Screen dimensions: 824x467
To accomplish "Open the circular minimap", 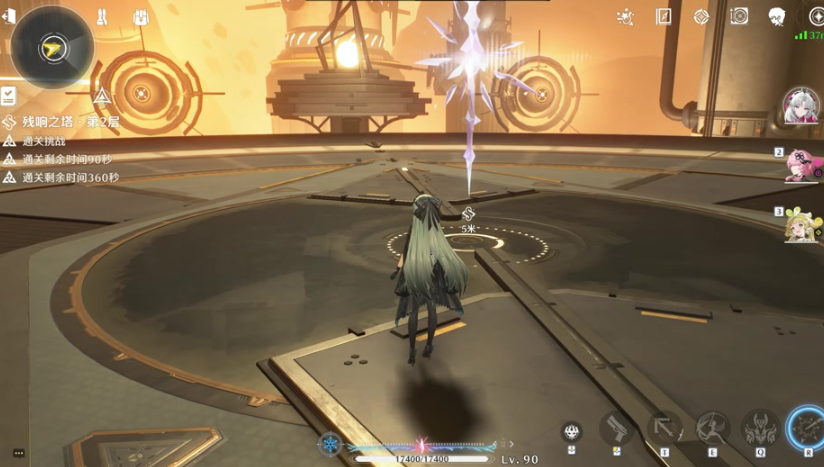I will (51, 46).
